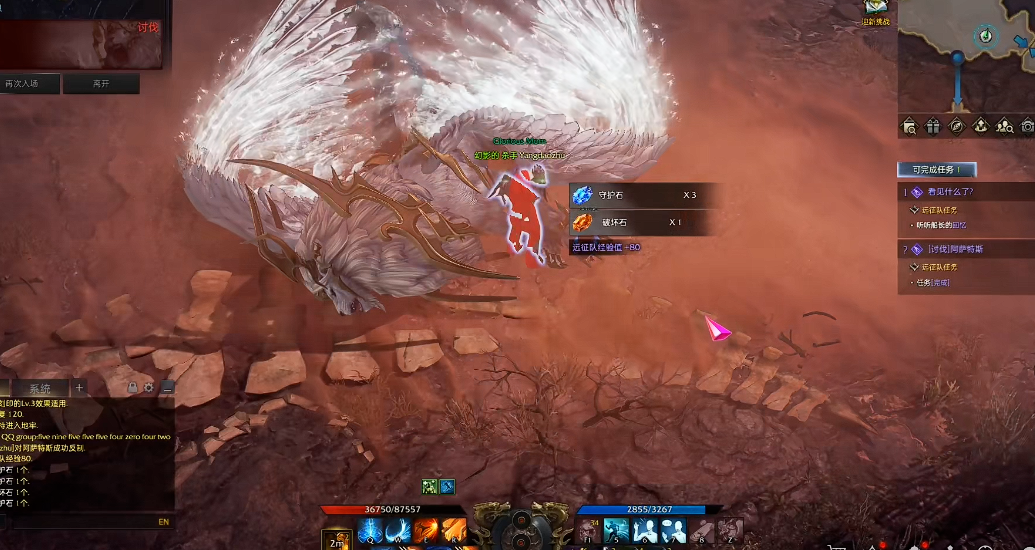Click the 离开 leave button

(x=101, y=84)
